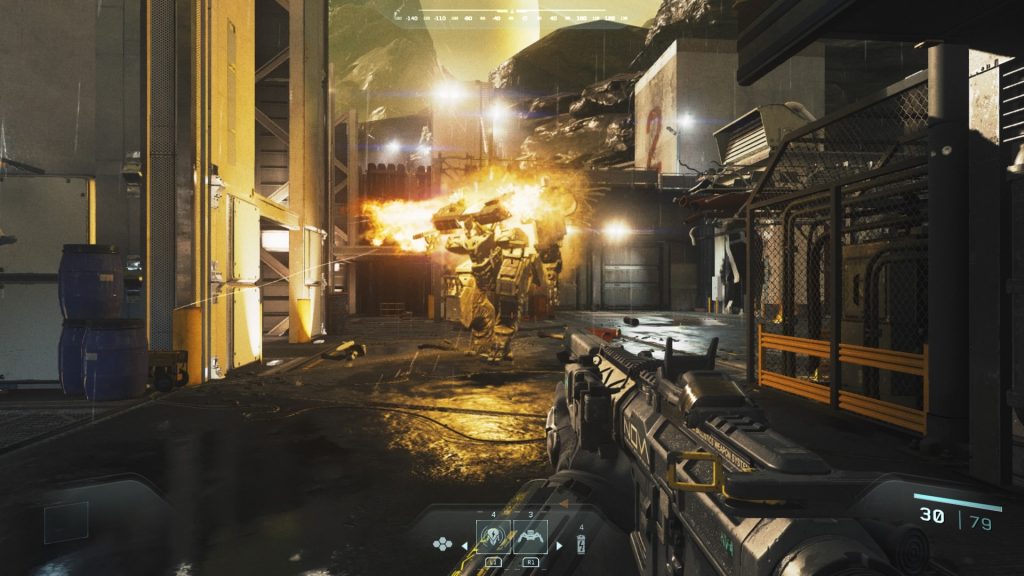The height and width of the screenshot is (576, 1024).
Task: Click the compass heading strip
Action: coord(500,15)
